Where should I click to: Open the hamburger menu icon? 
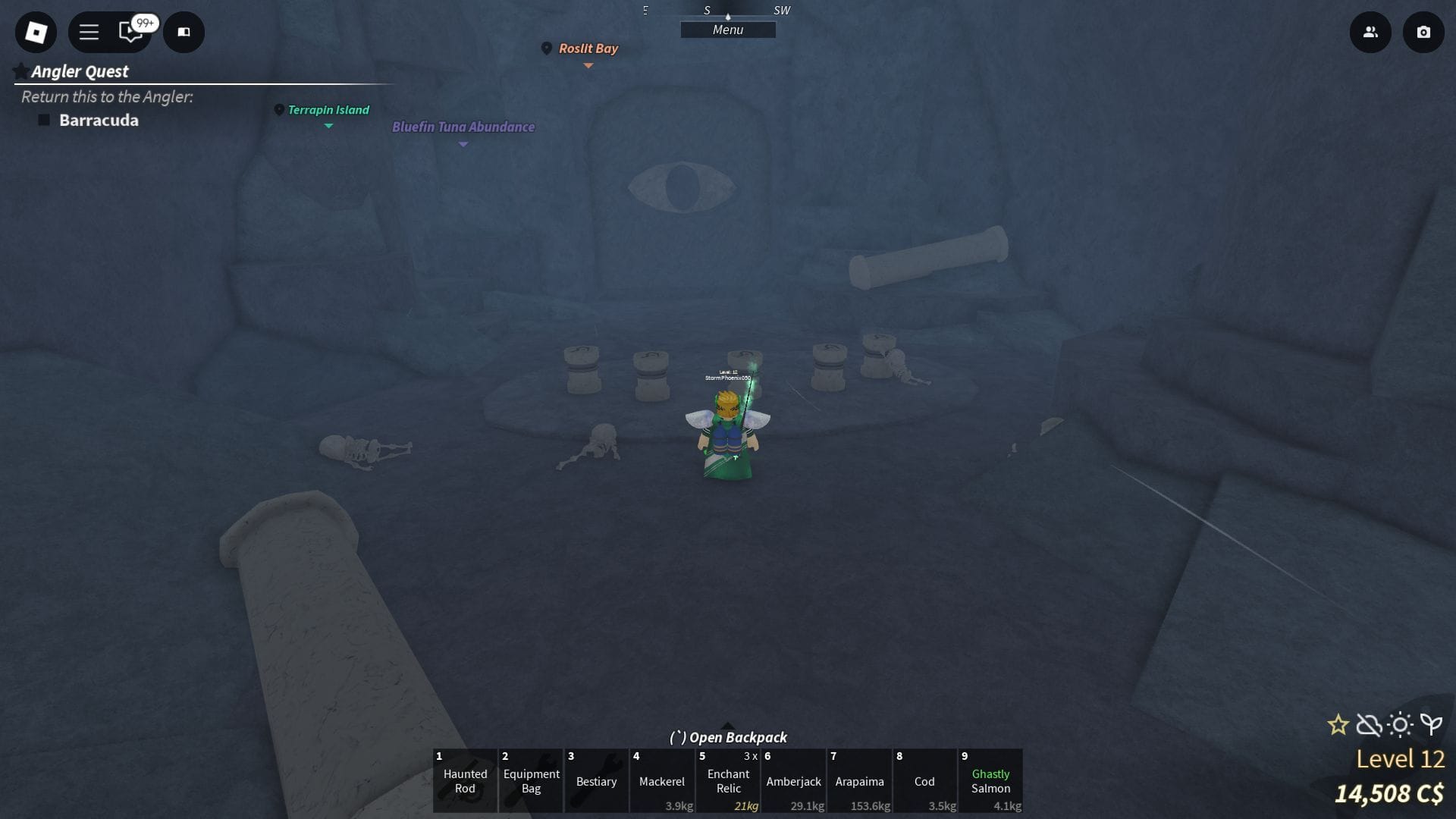click(x=89, y=32)
